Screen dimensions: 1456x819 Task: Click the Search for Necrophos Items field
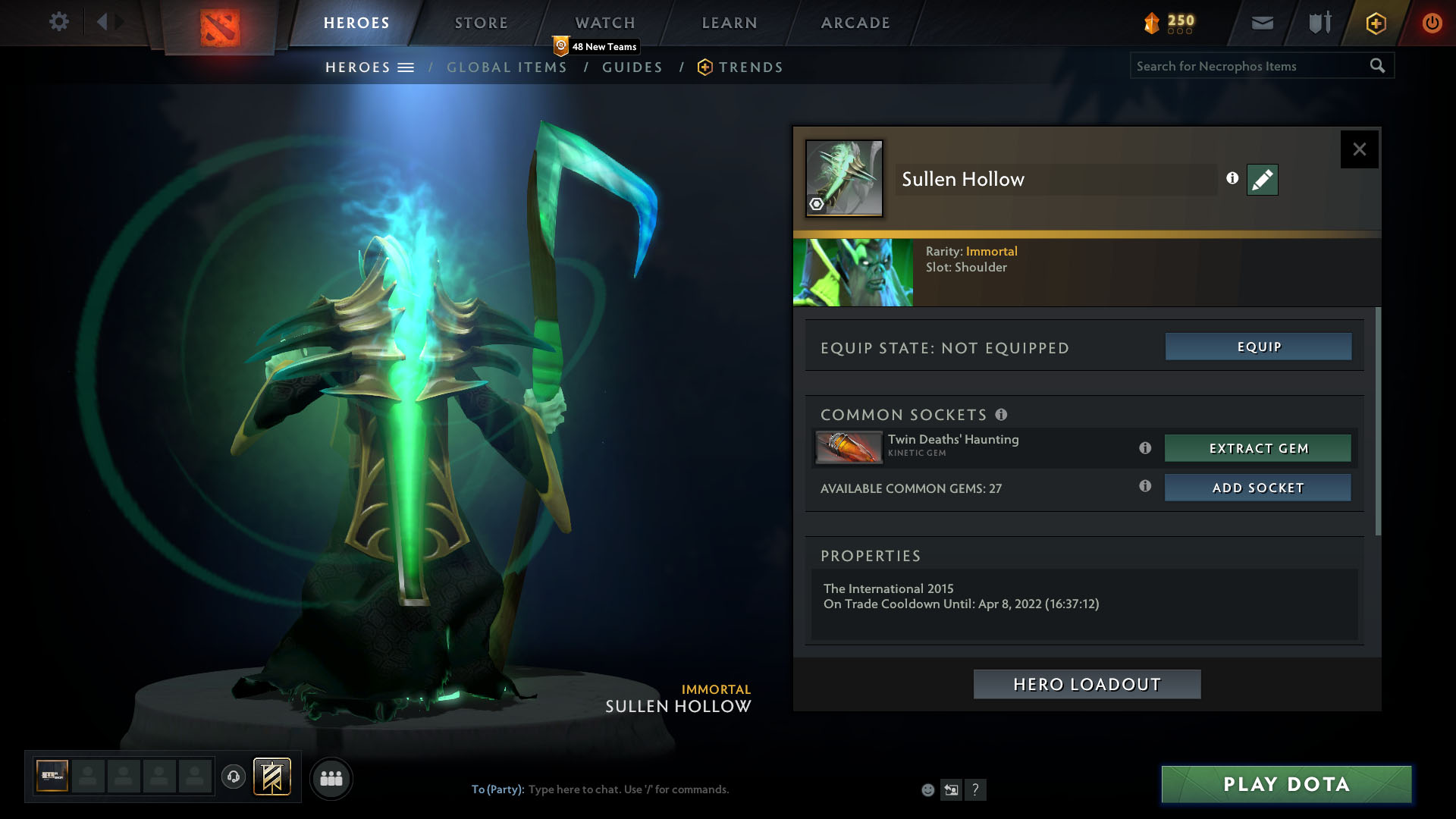click(x=1250, y=66)
